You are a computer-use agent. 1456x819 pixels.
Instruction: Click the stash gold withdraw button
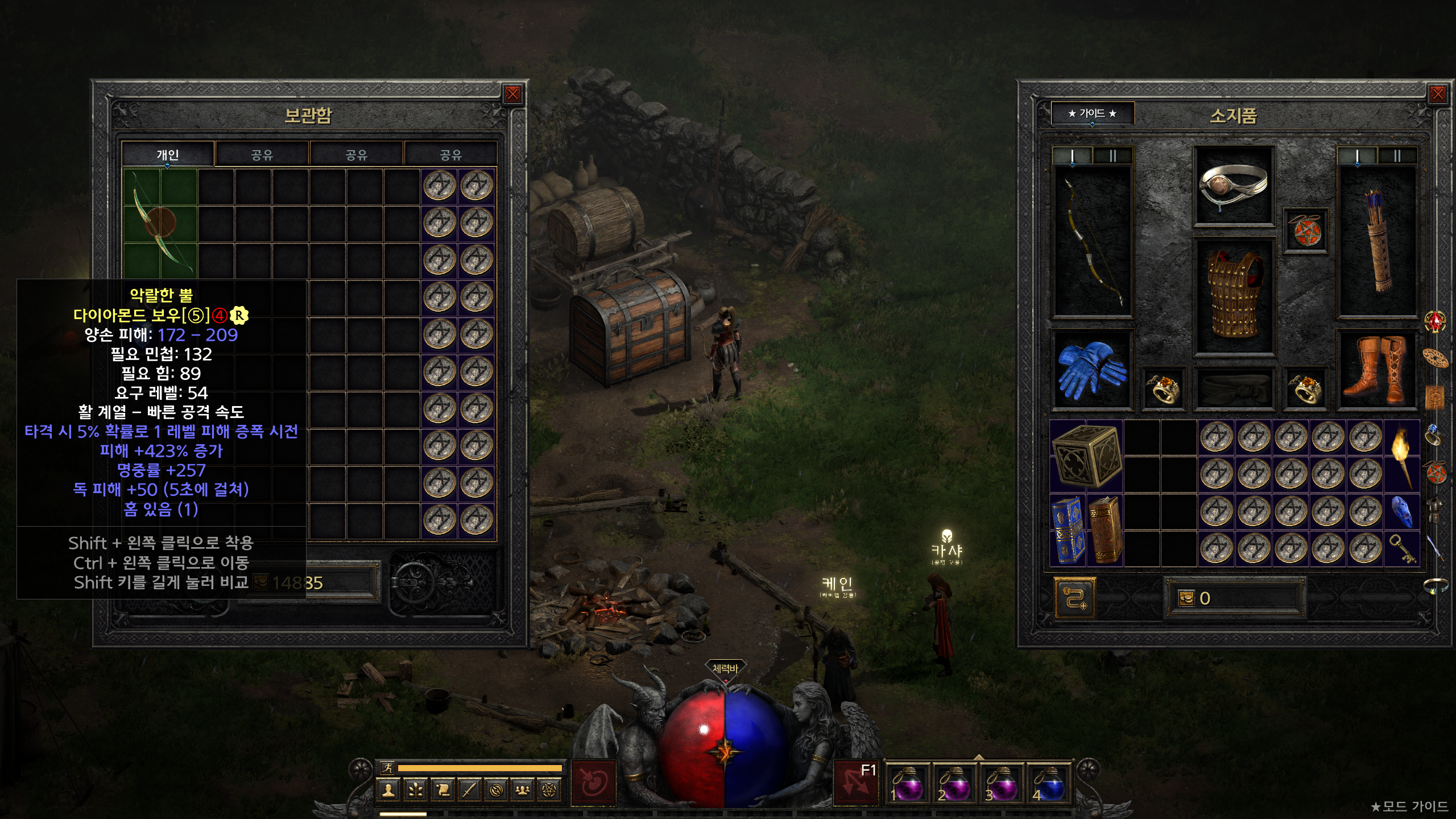[x=261, y=582]
